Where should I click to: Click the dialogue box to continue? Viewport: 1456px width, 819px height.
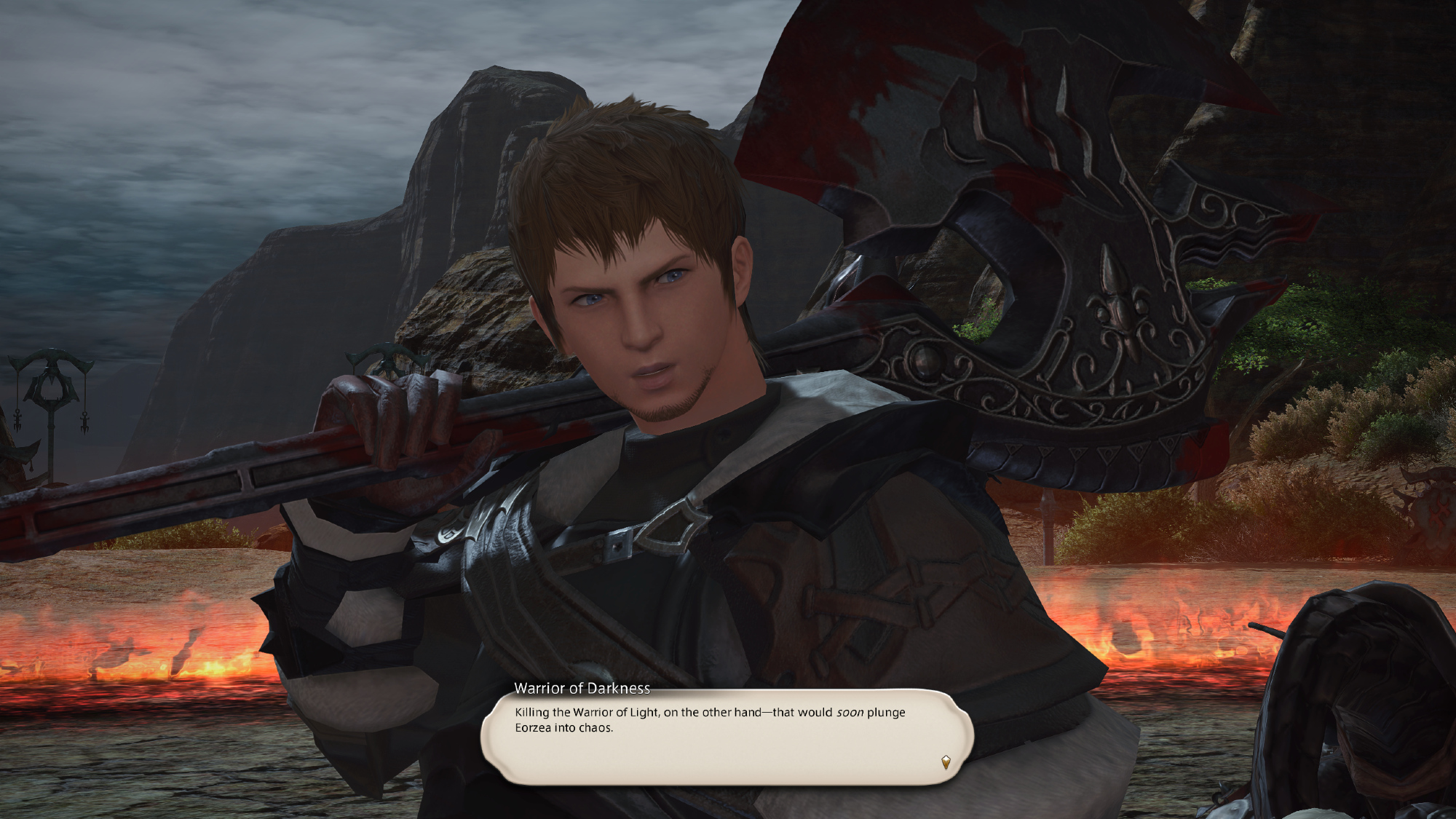(727, 737)
